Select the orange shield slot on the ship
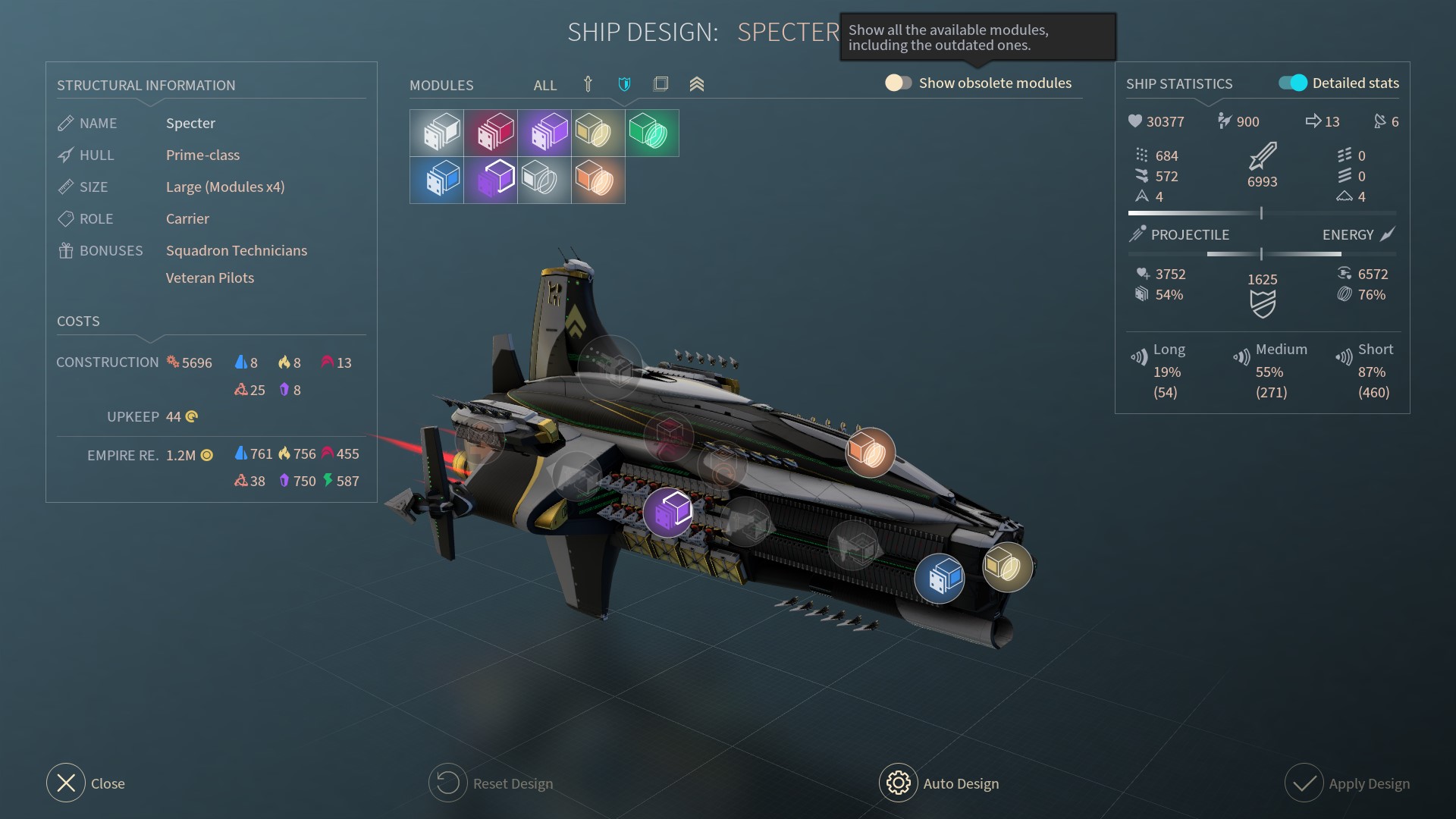The height and width of the screenshot is (819, 1456). (870, 452)
